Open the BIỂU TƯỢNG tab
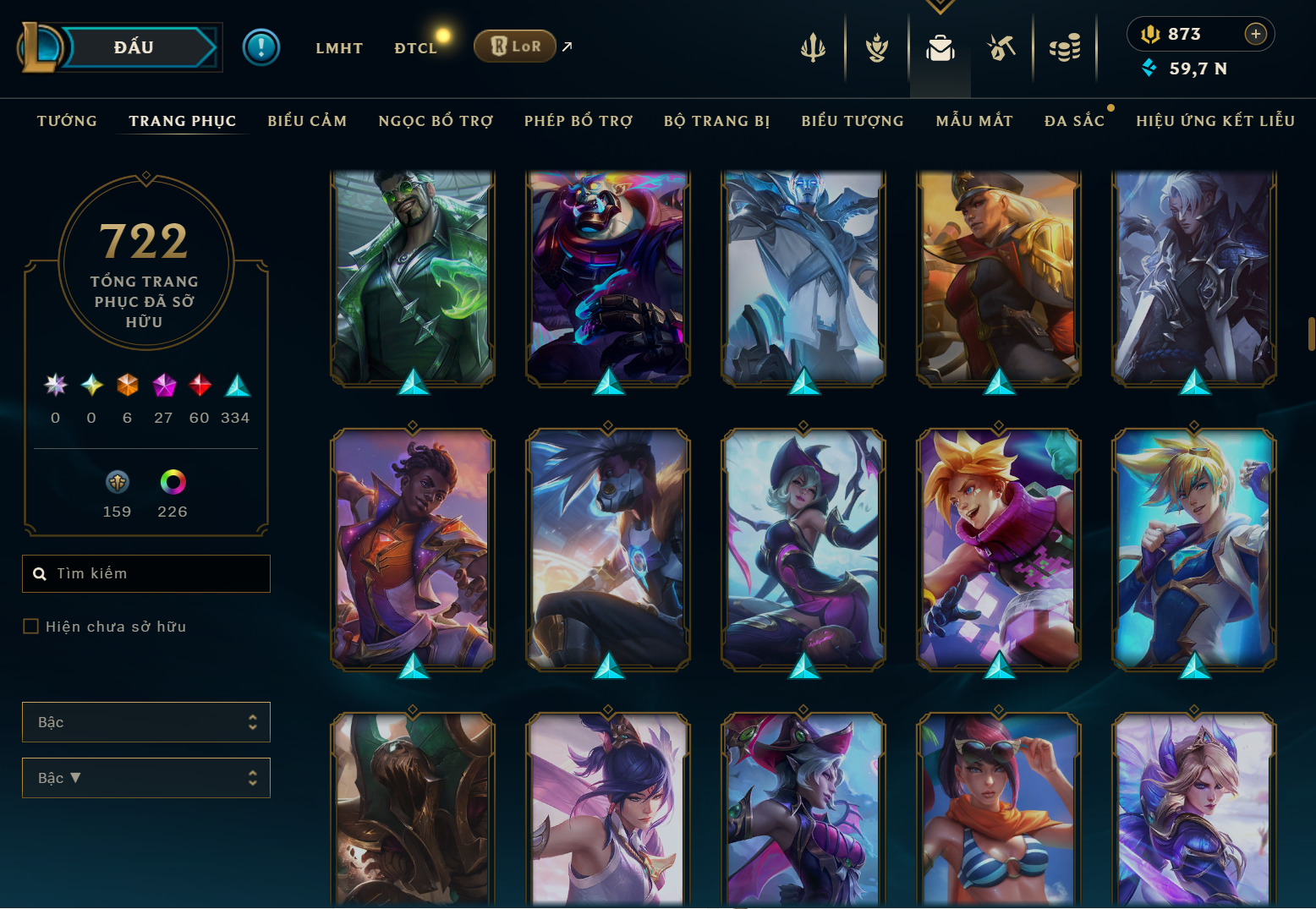The height and width of the screenshot is (909, 1316). tap(853, 121)
